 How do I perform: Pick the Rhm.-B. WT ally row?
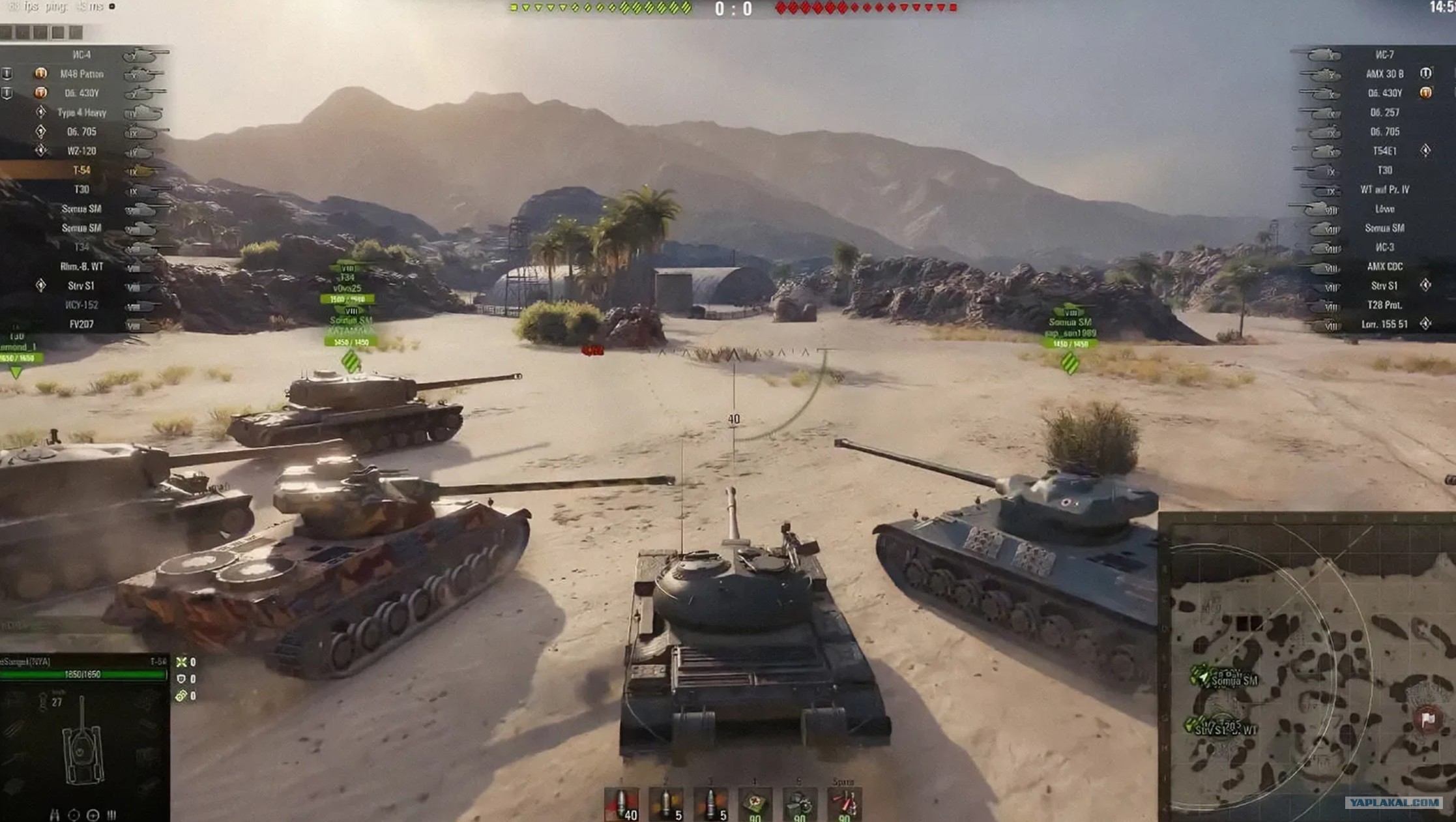82,267
